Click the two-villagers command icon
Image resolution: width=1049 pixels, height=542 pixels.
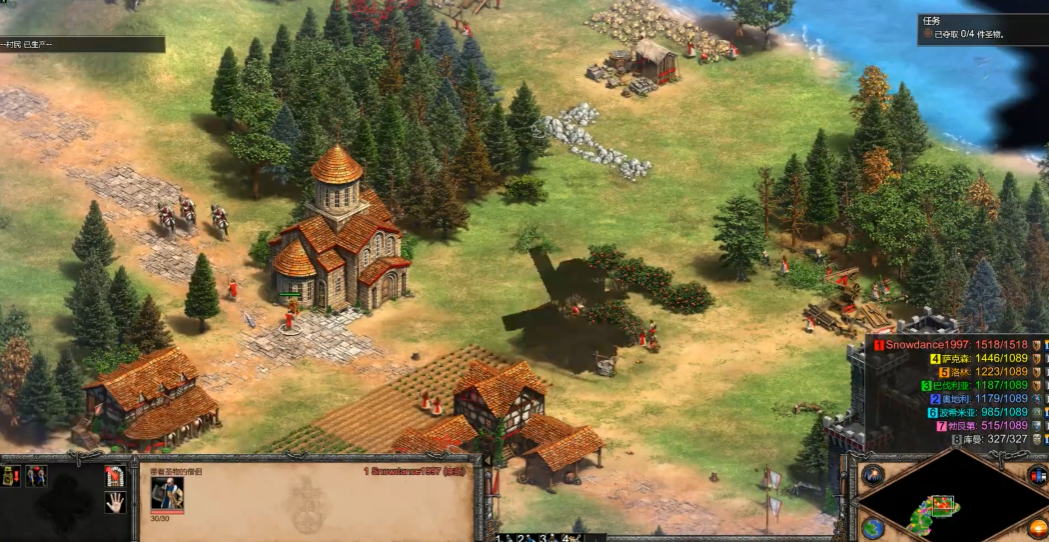pyautogui.click(x=37, y=476)
